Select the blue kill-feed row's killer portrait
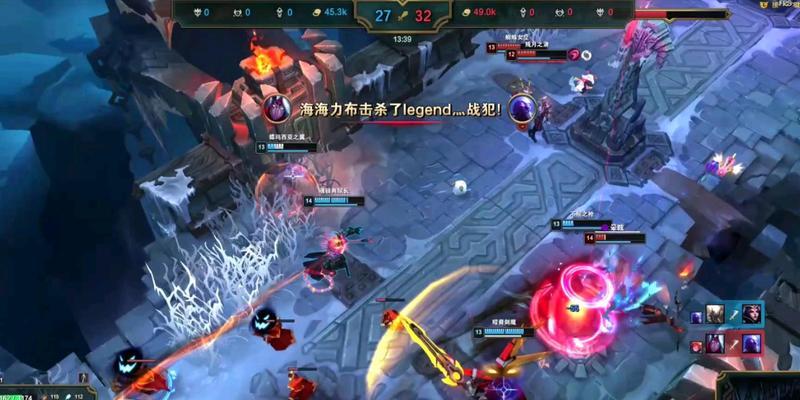This screenshot has width=800, height=400. [716, 315]
